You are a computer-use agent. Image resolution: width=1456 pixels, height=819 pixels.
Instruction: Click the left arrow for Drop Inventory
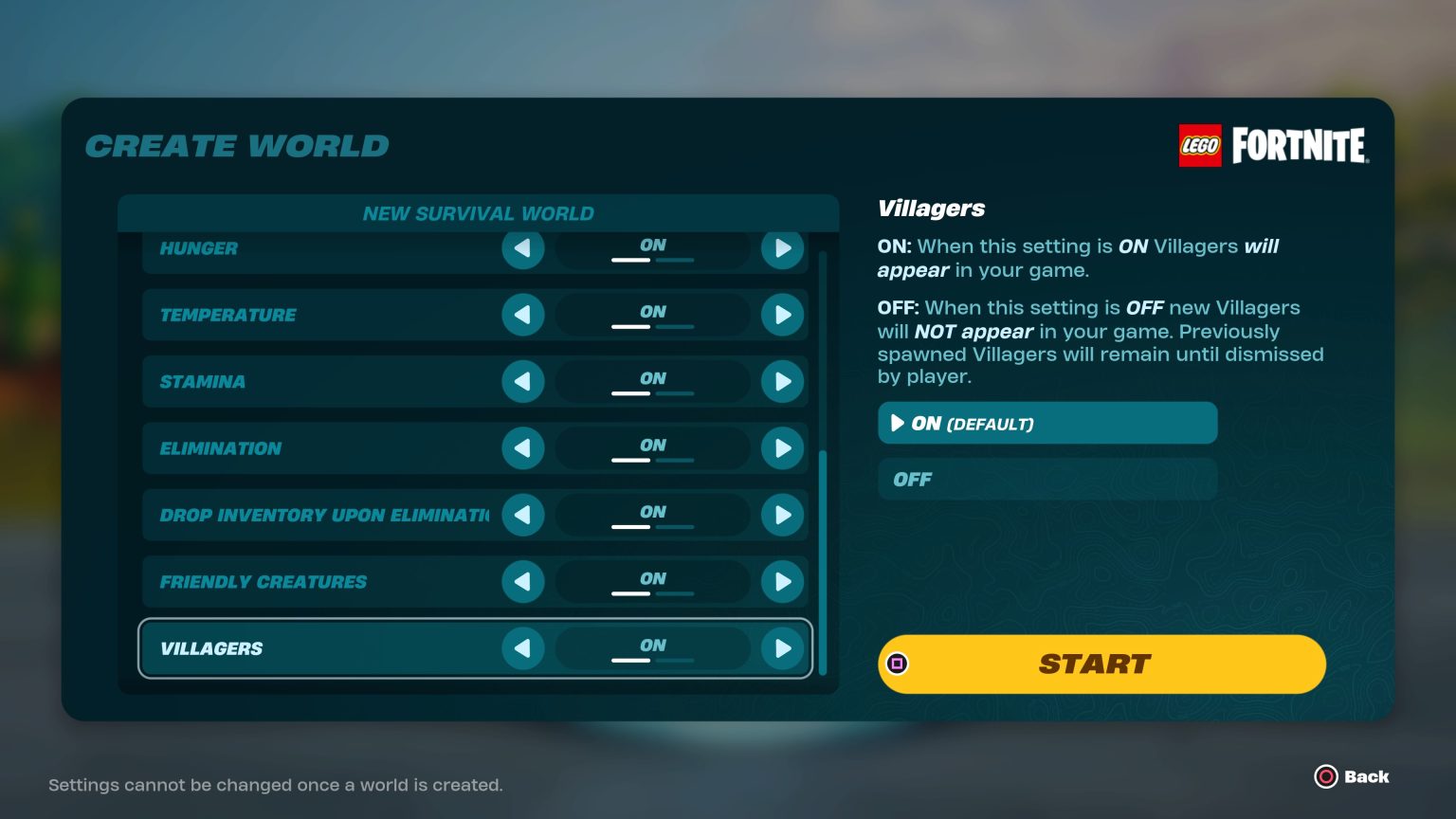522,515
